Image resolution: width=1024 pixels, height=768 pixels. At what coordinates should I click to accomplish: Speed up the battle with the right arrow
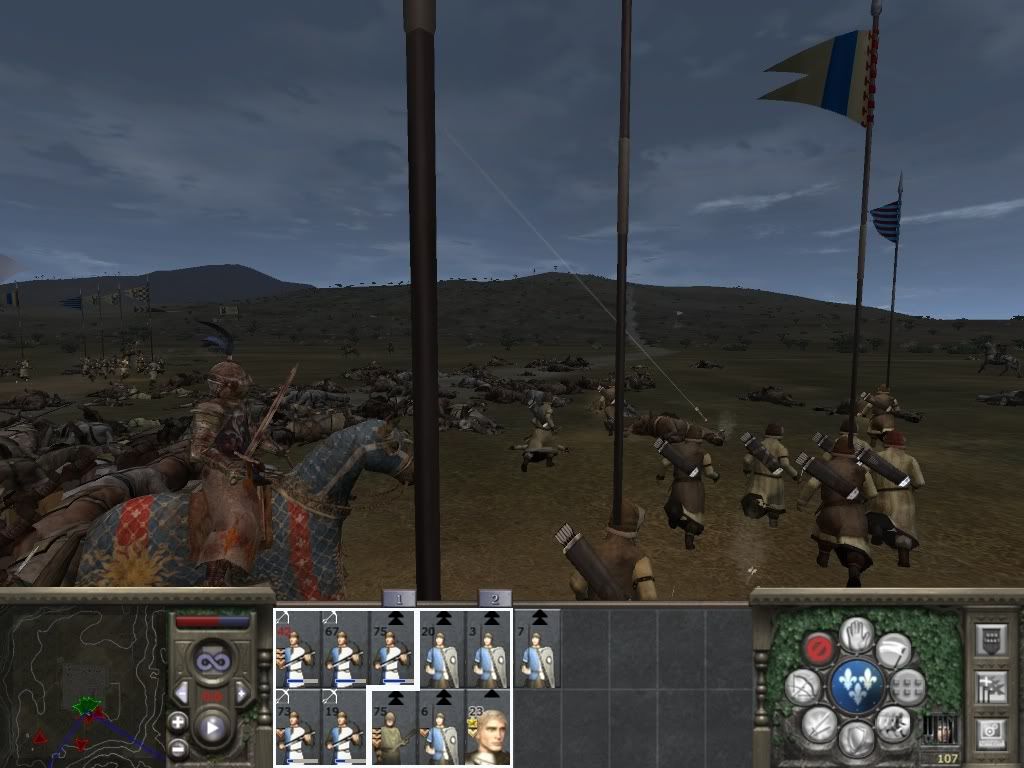click(241, 693)
